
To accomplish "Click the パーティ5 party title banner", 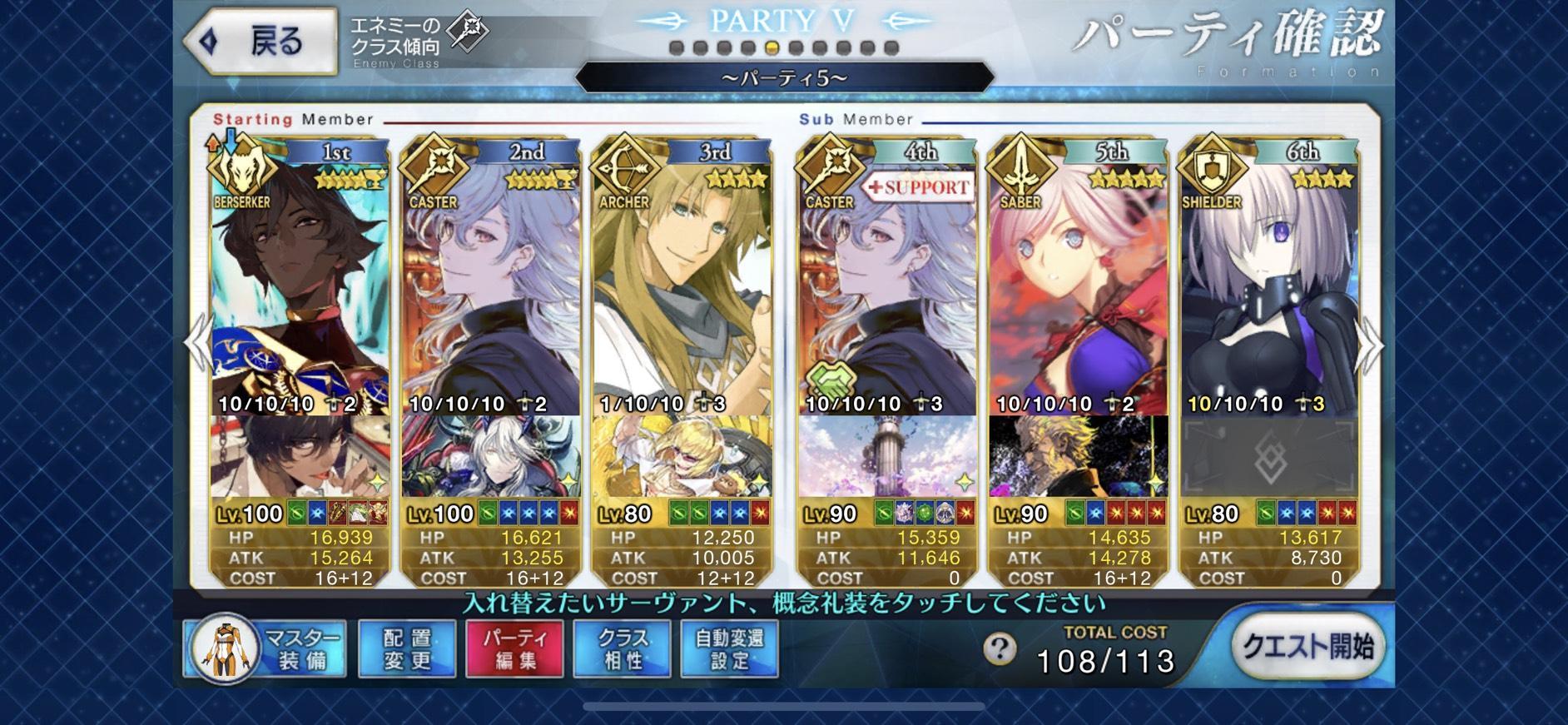I will [x=783, y=77].
